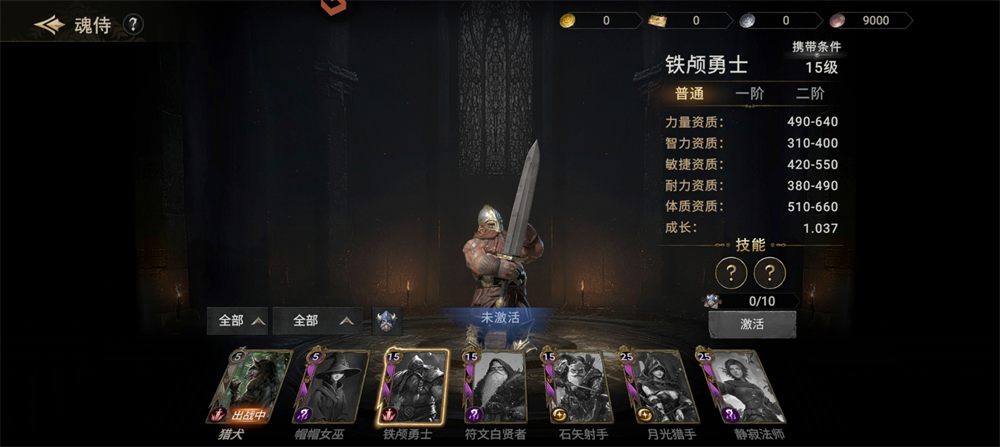Open the 魂侍 help question mark
The height and width of the screenshot is (447, 1000).
(x=133, y=25)
